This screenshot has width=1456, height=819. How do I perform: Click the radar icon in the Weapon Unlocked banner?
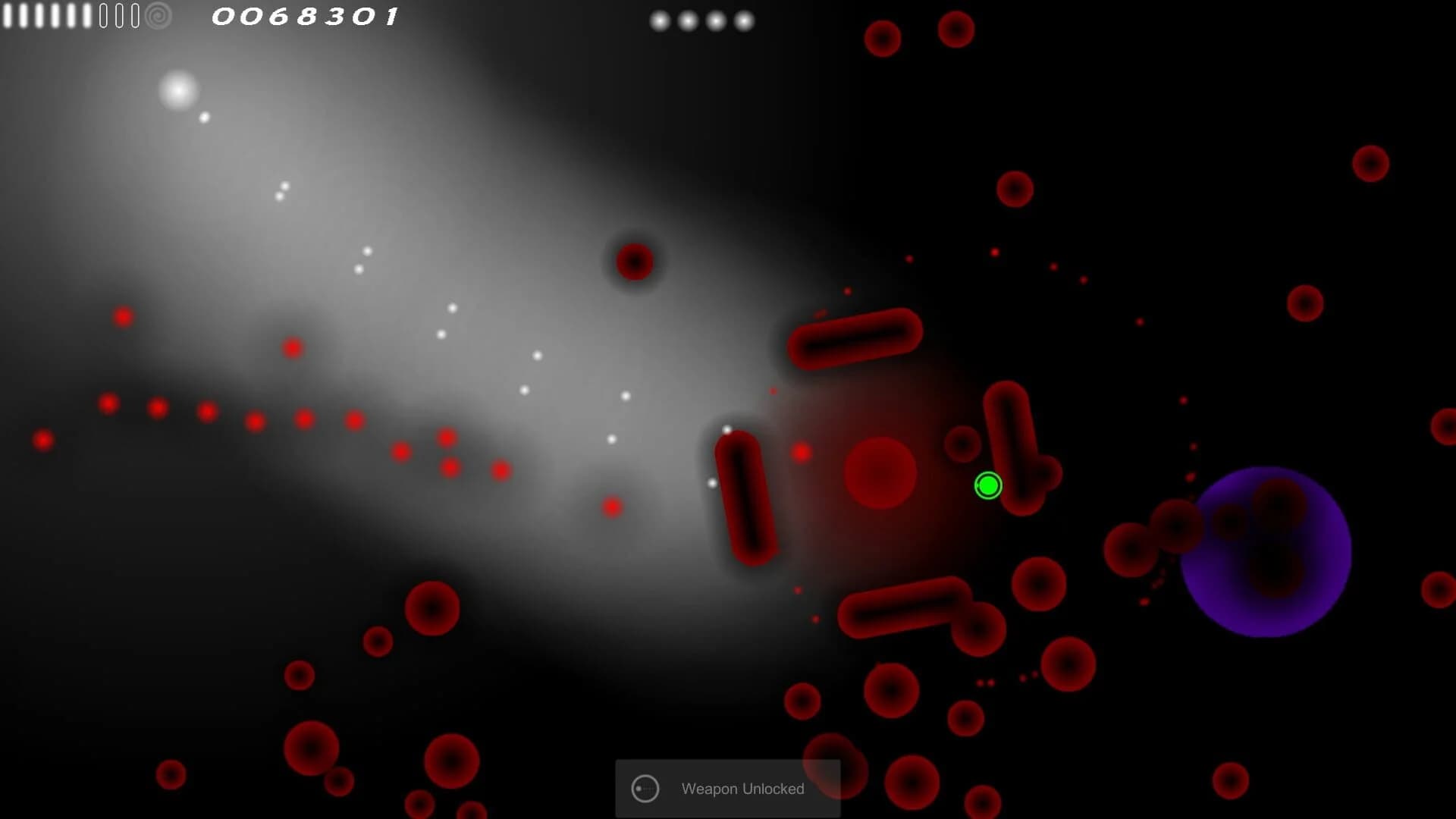coord(645,789)
